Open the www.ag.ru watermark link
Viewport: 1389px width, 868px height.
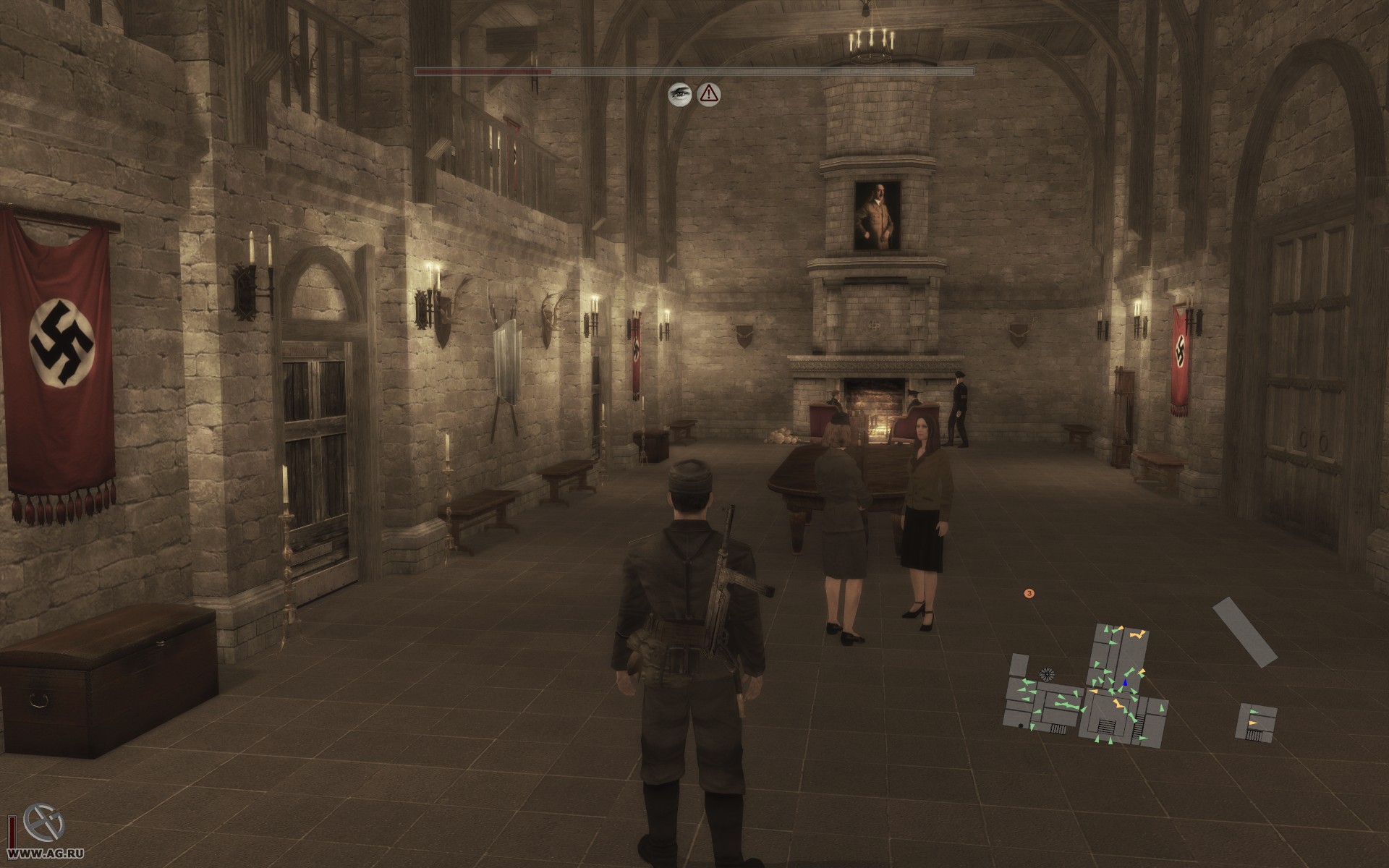tap(33, 860)
